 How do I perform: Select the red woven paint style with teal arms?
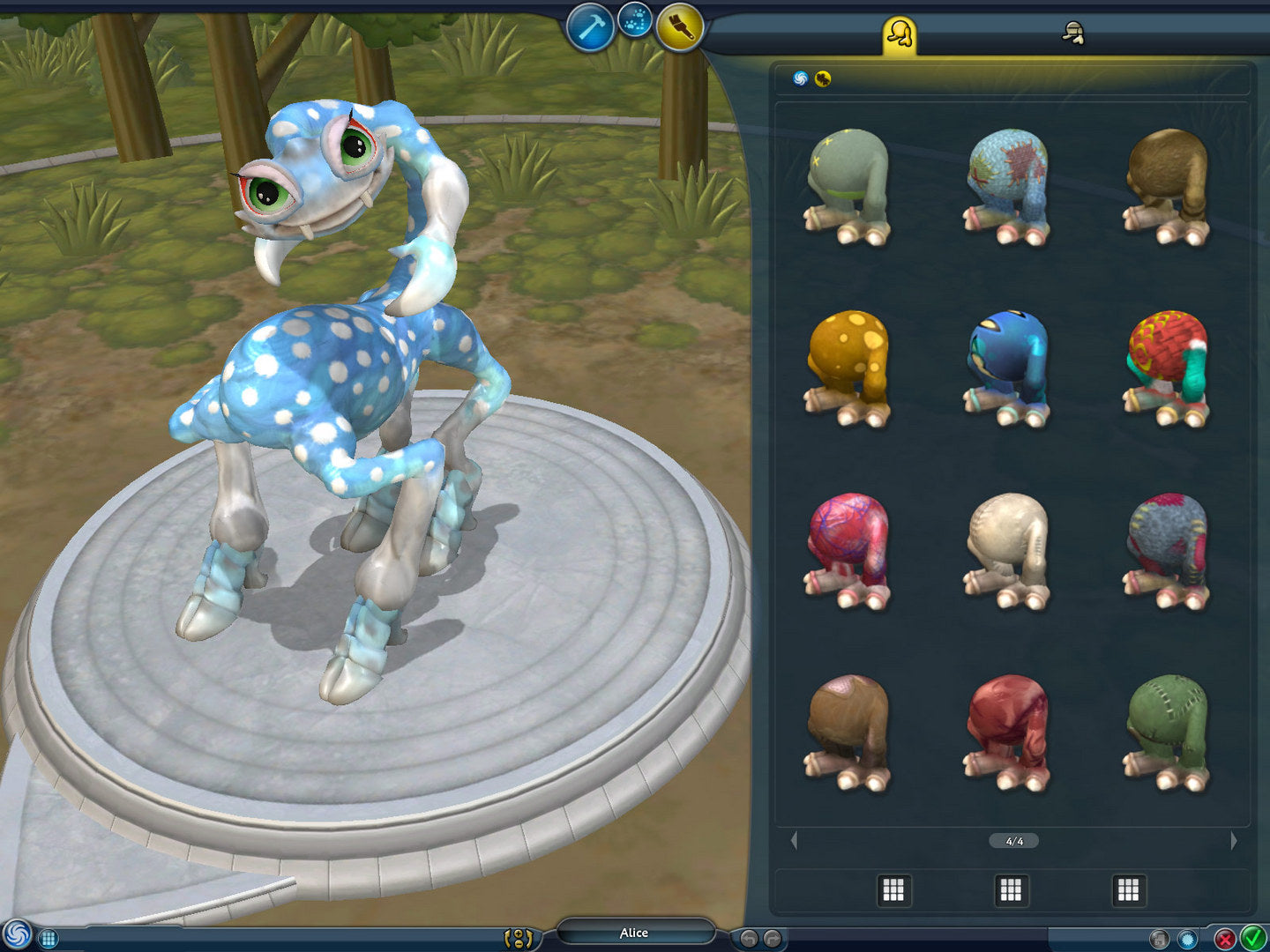point(1167,368)
